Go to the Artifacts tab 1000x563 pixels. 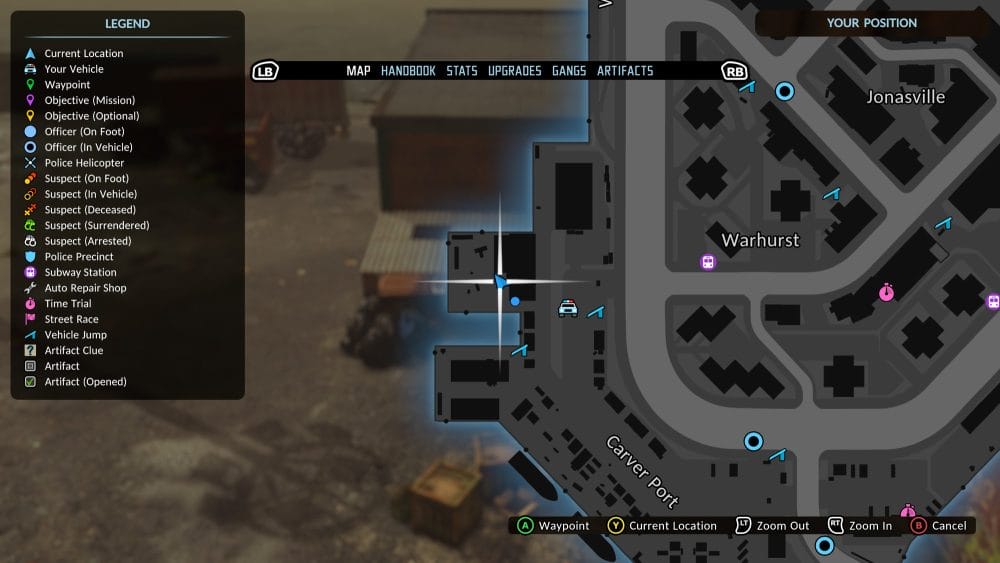(x=625, y=71)
